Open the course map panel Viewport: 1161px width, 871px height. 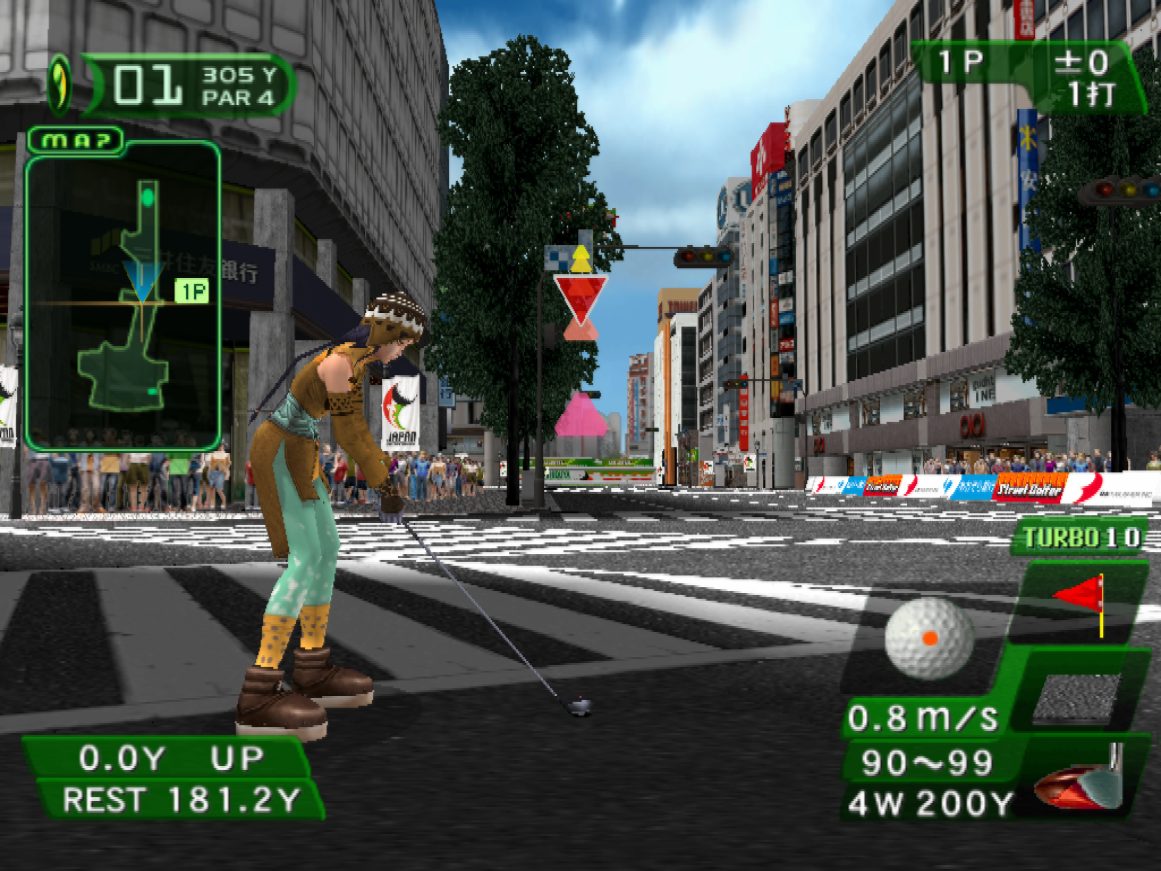point(74,139)
